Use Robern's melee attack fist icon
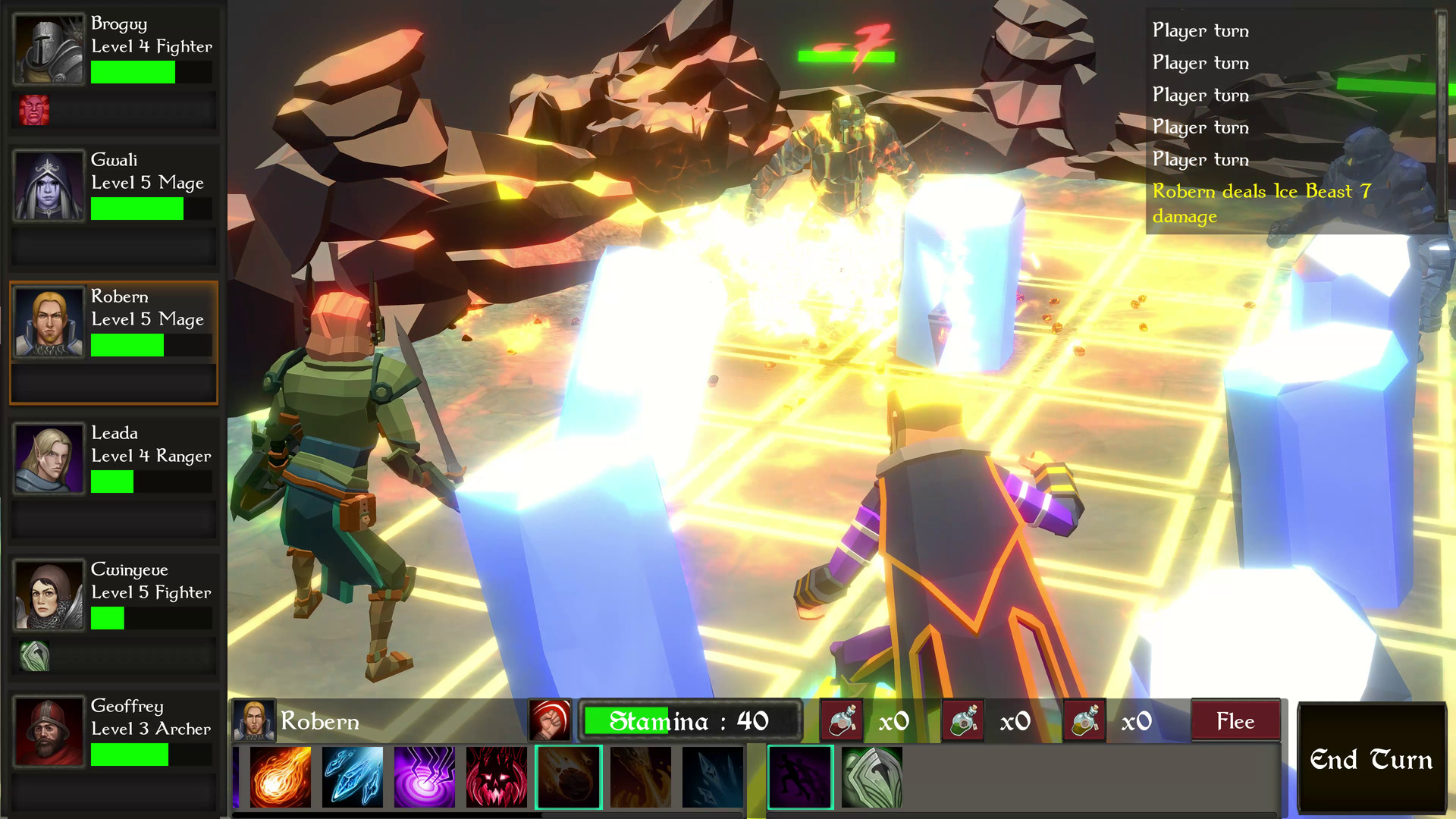Image resolution: width=1456 pixels, height=819 pixels. [551, 720]
